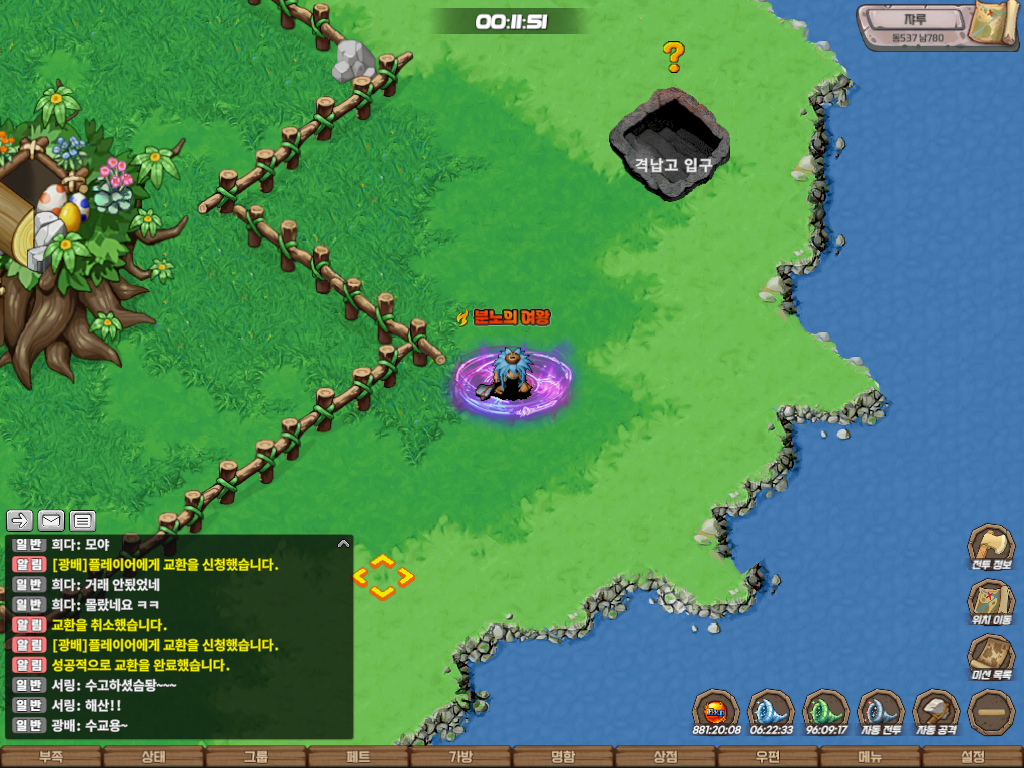The image size is (1024, 768).
Task: Open the world map scroll icon
Action: [995, 23]
